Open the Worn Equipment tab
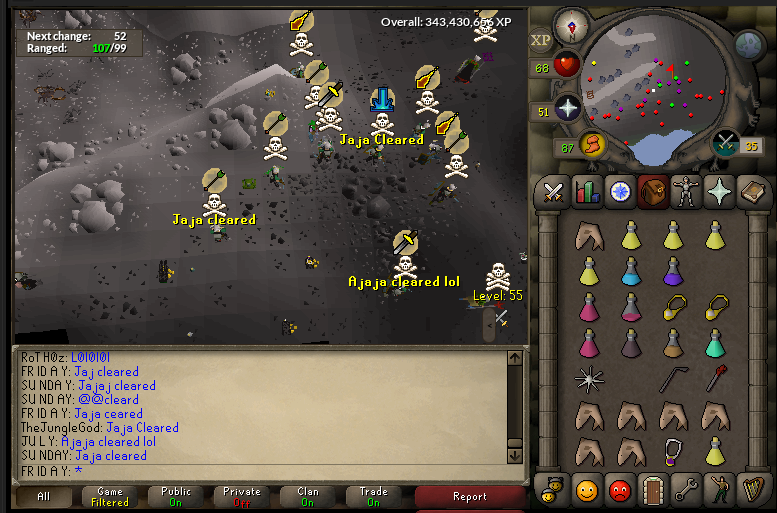This screenshot has height=513, width=777. coord(687,192)
